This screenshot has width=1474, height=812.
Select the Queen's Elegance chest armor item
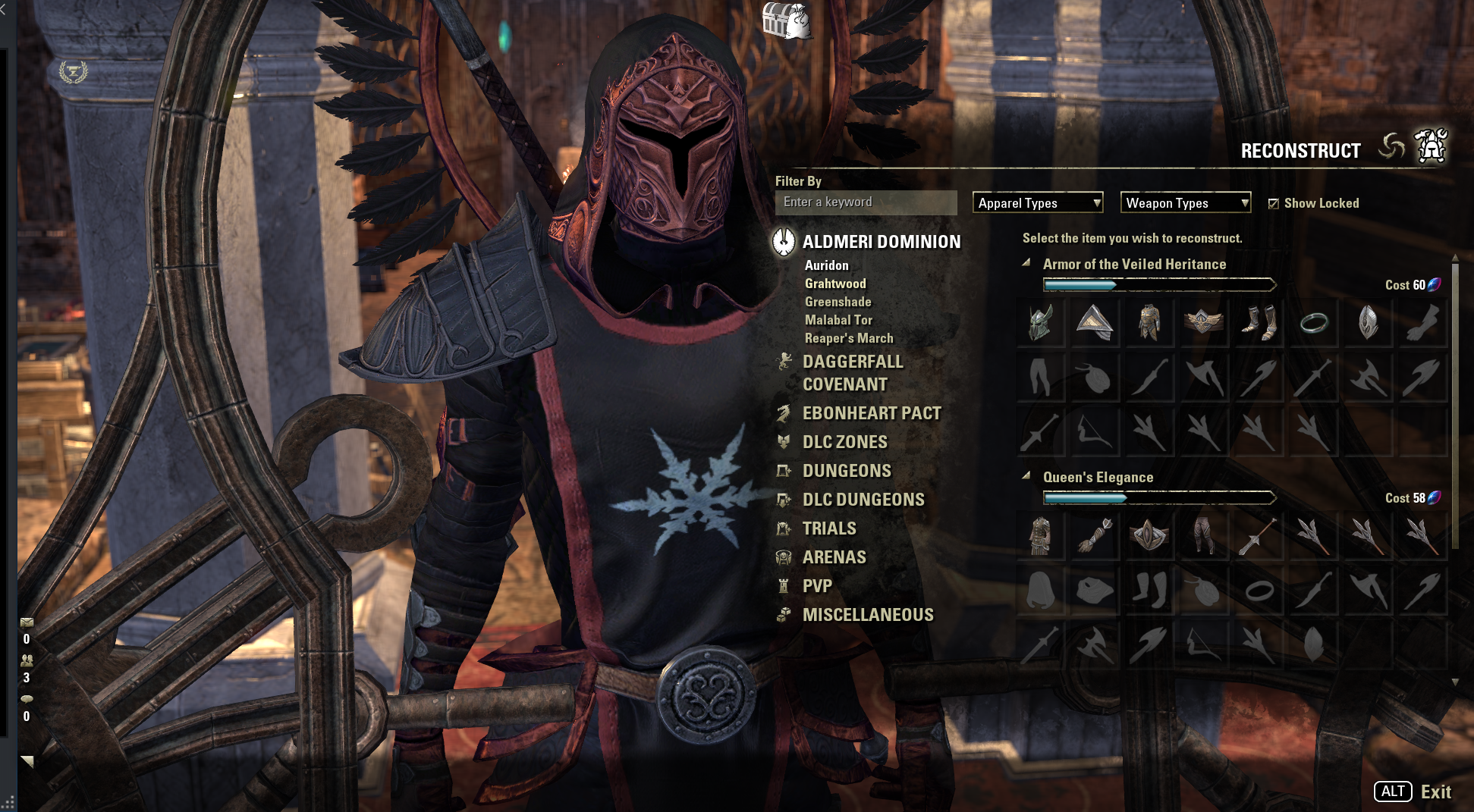point(1040,535)
